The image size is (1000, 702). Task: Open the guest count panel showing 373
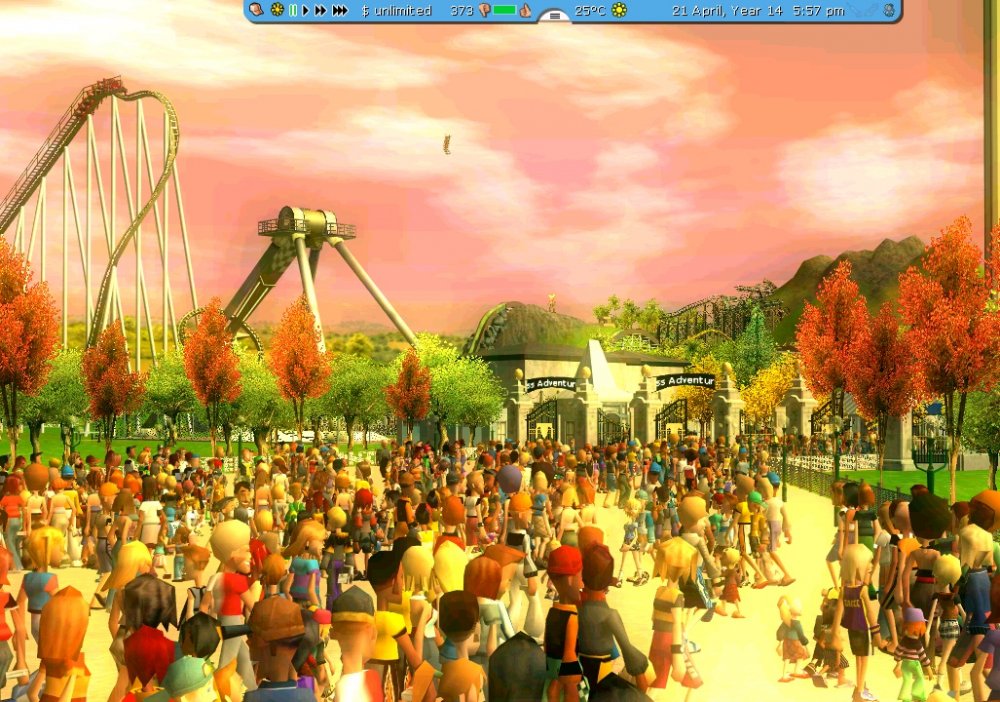(461, 10)
